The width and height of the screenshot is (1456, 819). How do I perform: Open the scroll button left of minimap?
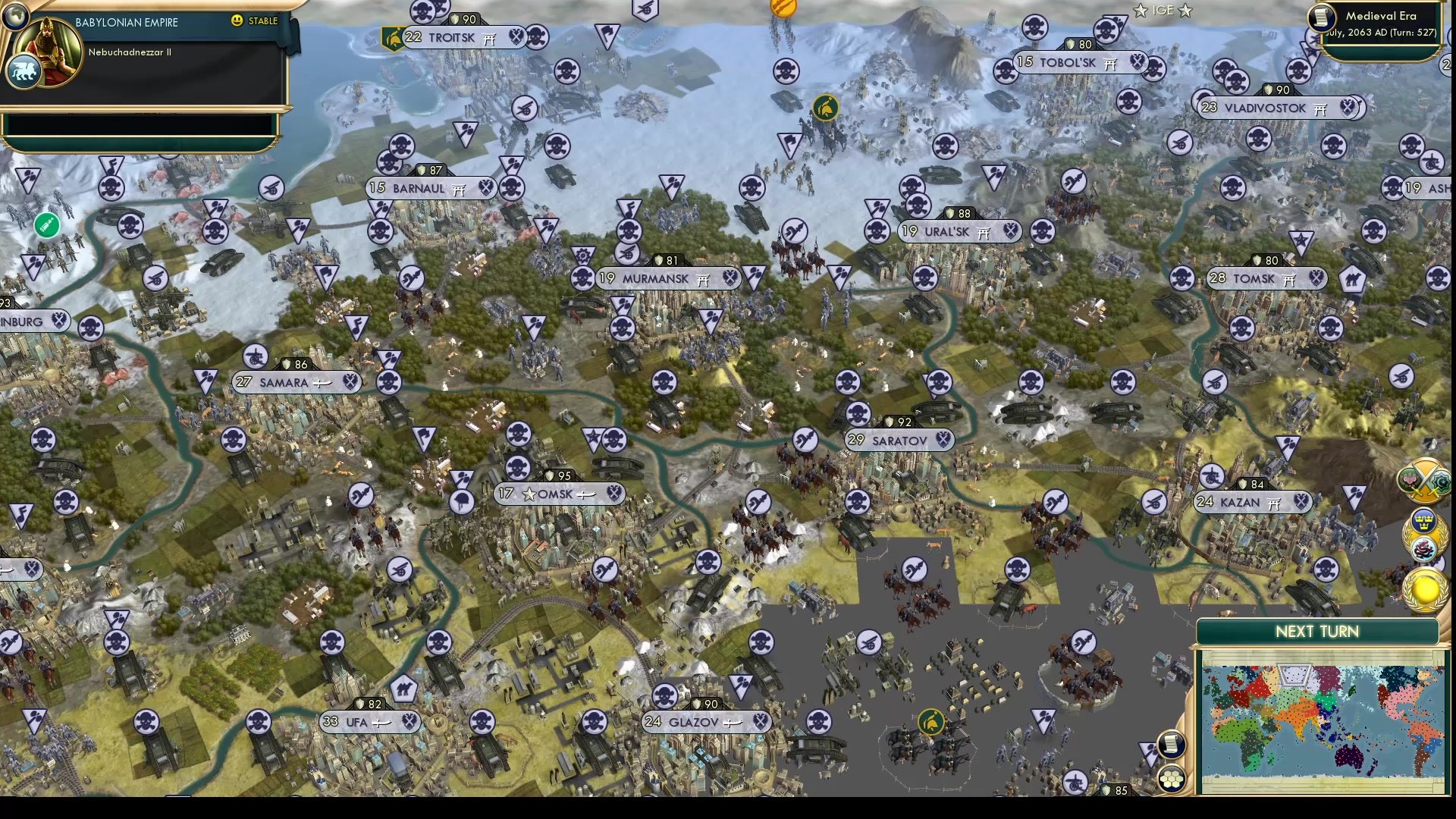[1171, 744]
